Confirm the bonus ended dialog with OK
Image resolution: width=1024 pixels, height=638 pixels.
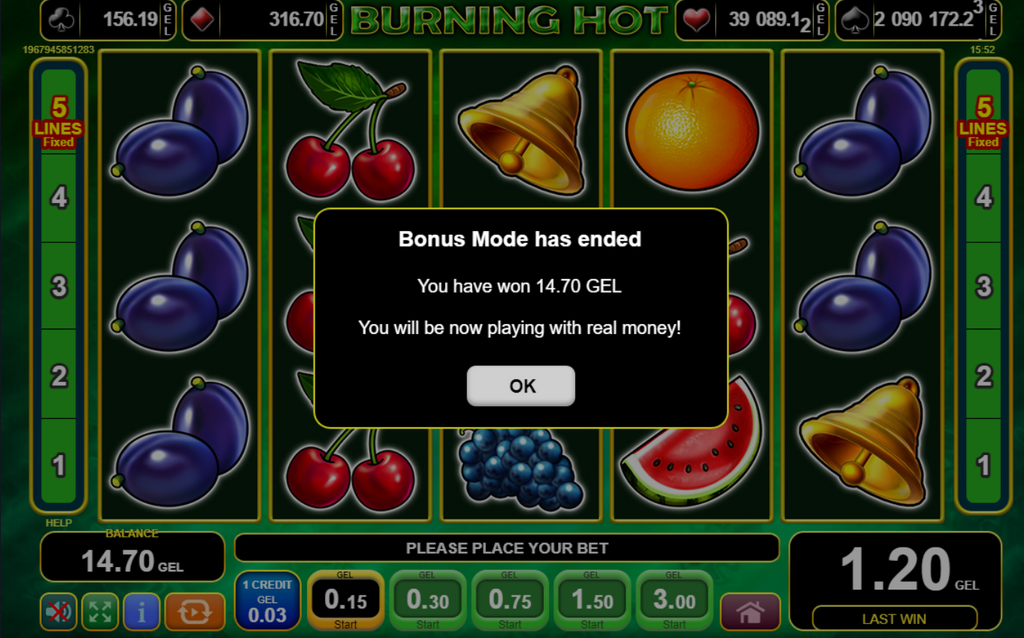pos(521,386)
